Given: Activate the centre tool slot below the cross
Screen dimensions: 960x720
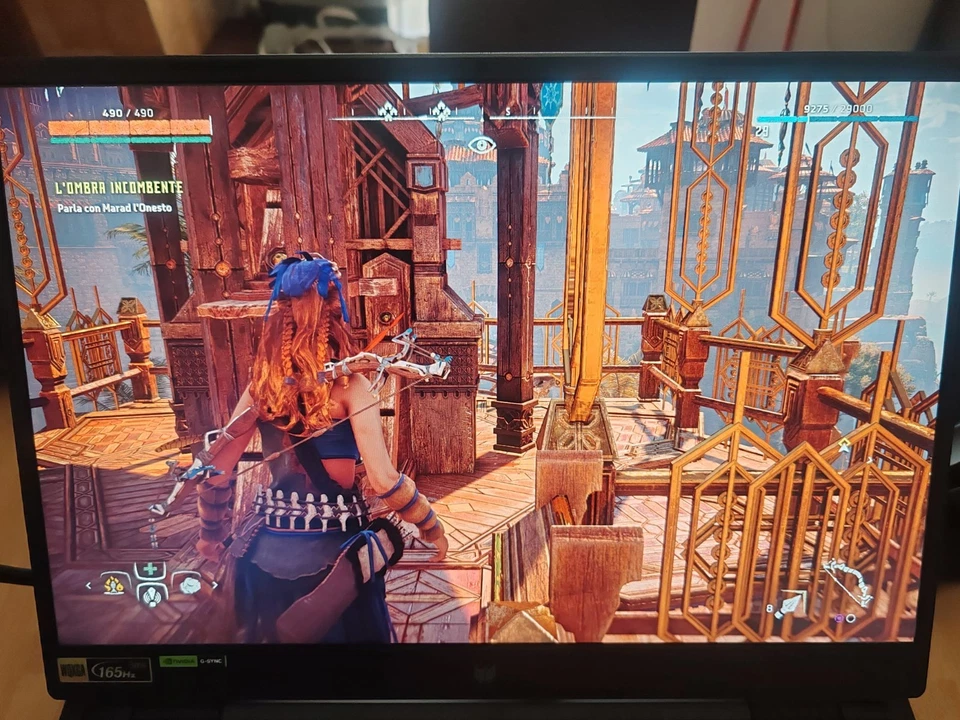Looking at the screenshot, I should pos(151,596).
